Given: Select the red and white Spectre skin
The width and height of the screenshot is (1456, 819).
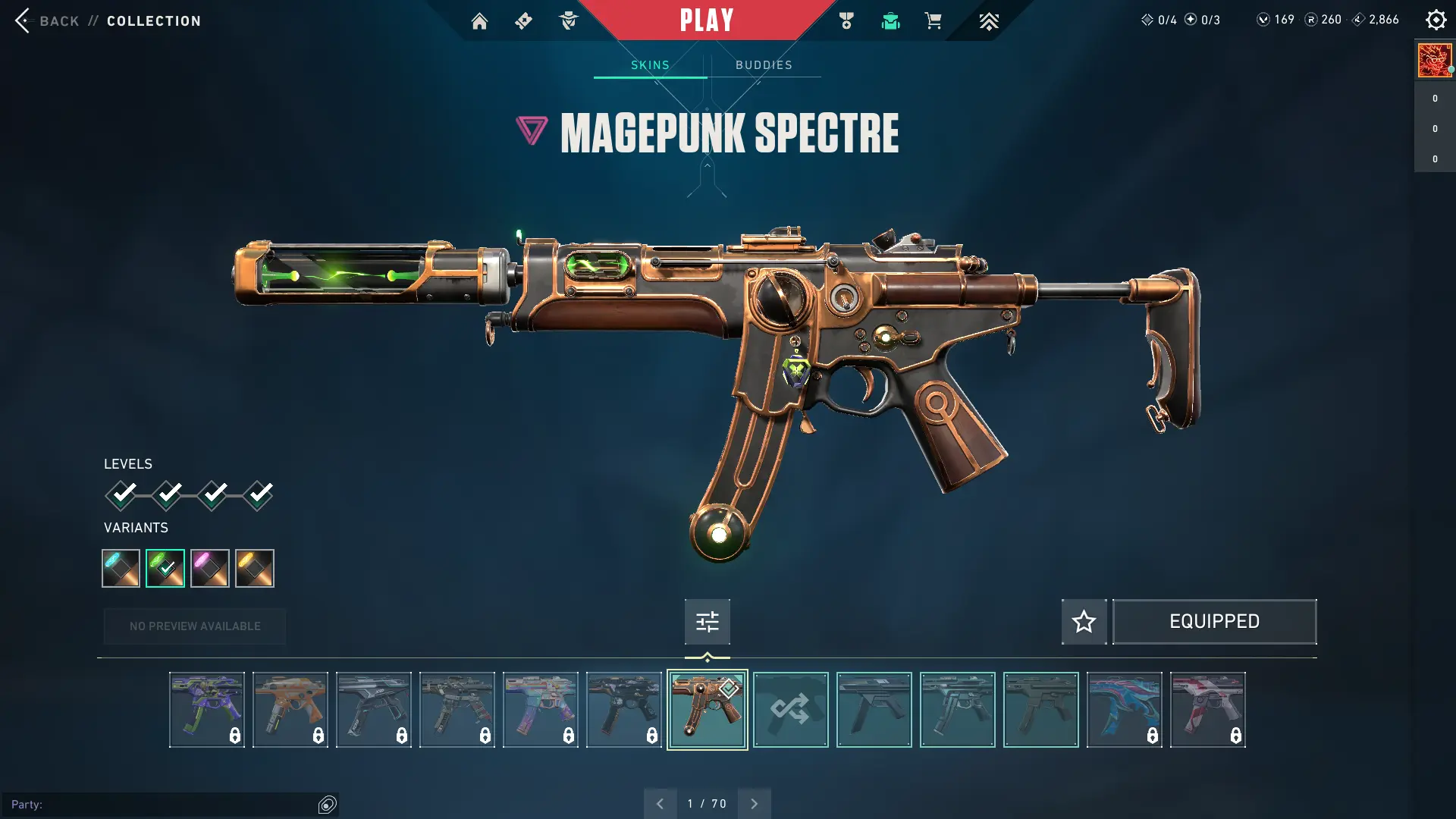Looking at the screenshot, I should 1207,710.
